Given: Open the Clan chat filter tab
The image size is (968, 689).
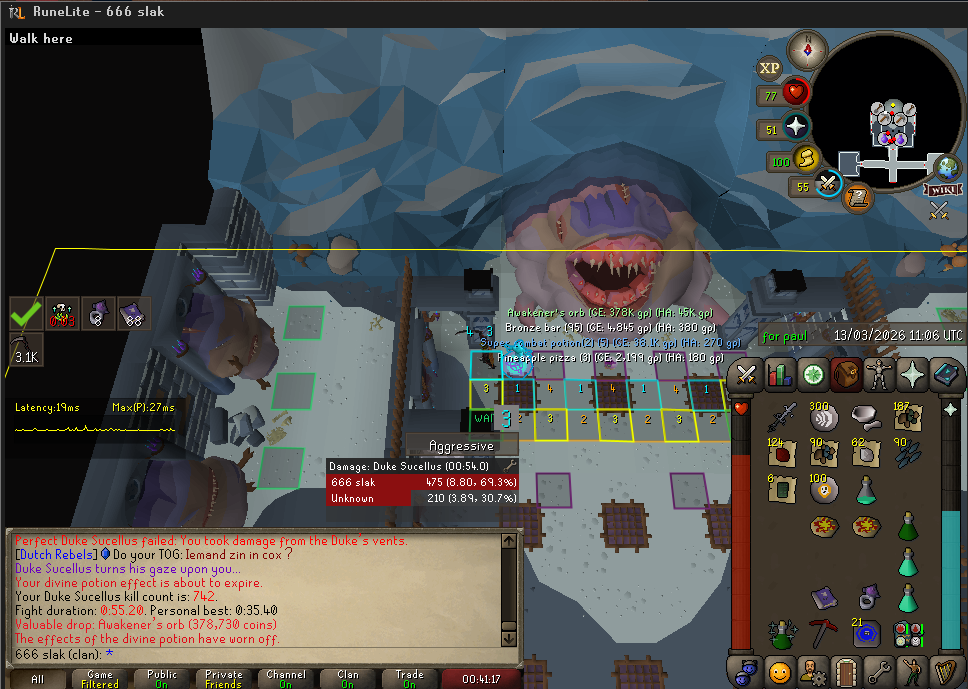Looking at the screenshot, I should pyautogui.click(x=348, y=679).
